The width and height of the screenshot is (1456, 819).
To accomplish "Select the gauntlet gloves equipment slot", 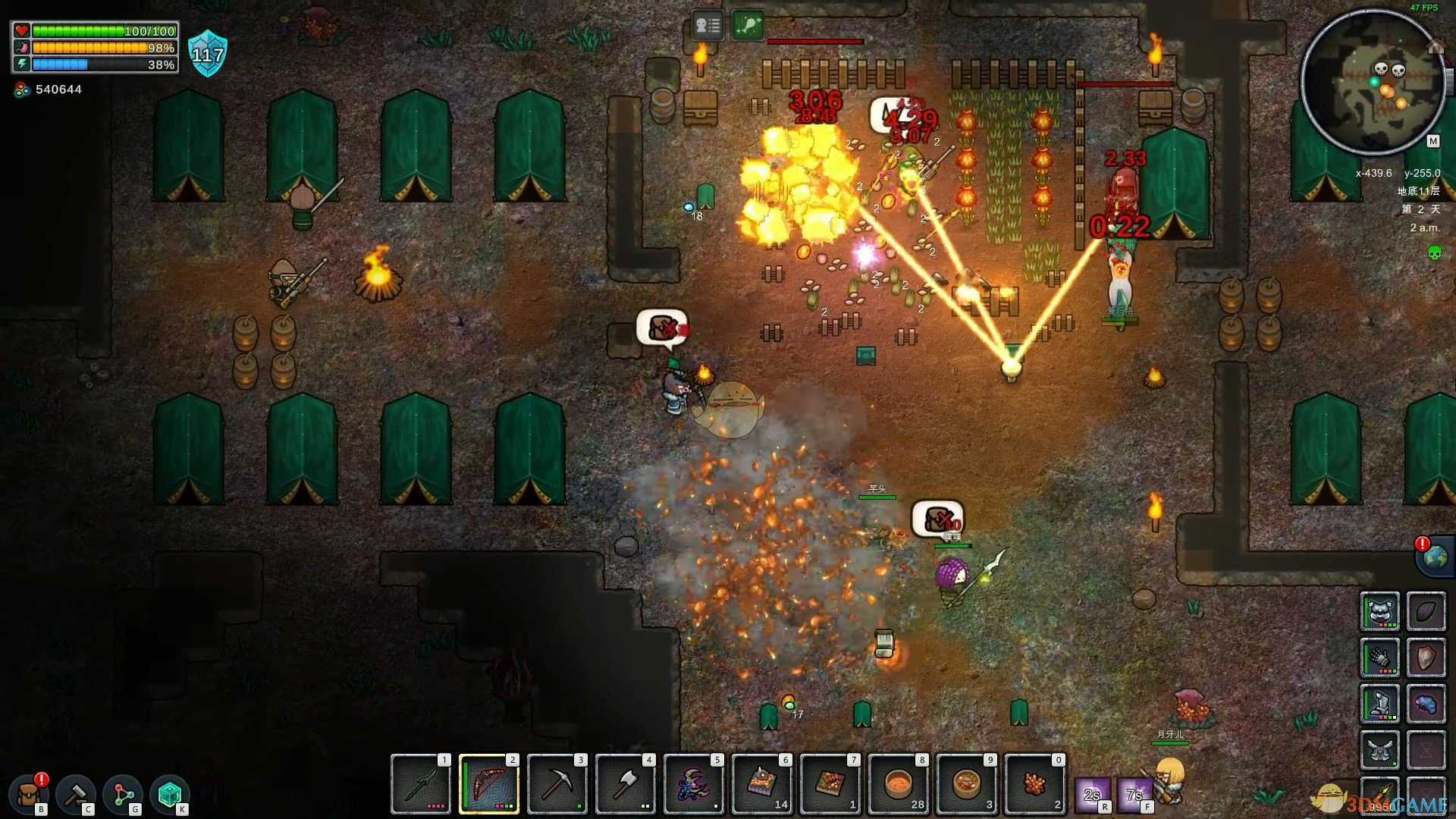I will click(1380, 657).
